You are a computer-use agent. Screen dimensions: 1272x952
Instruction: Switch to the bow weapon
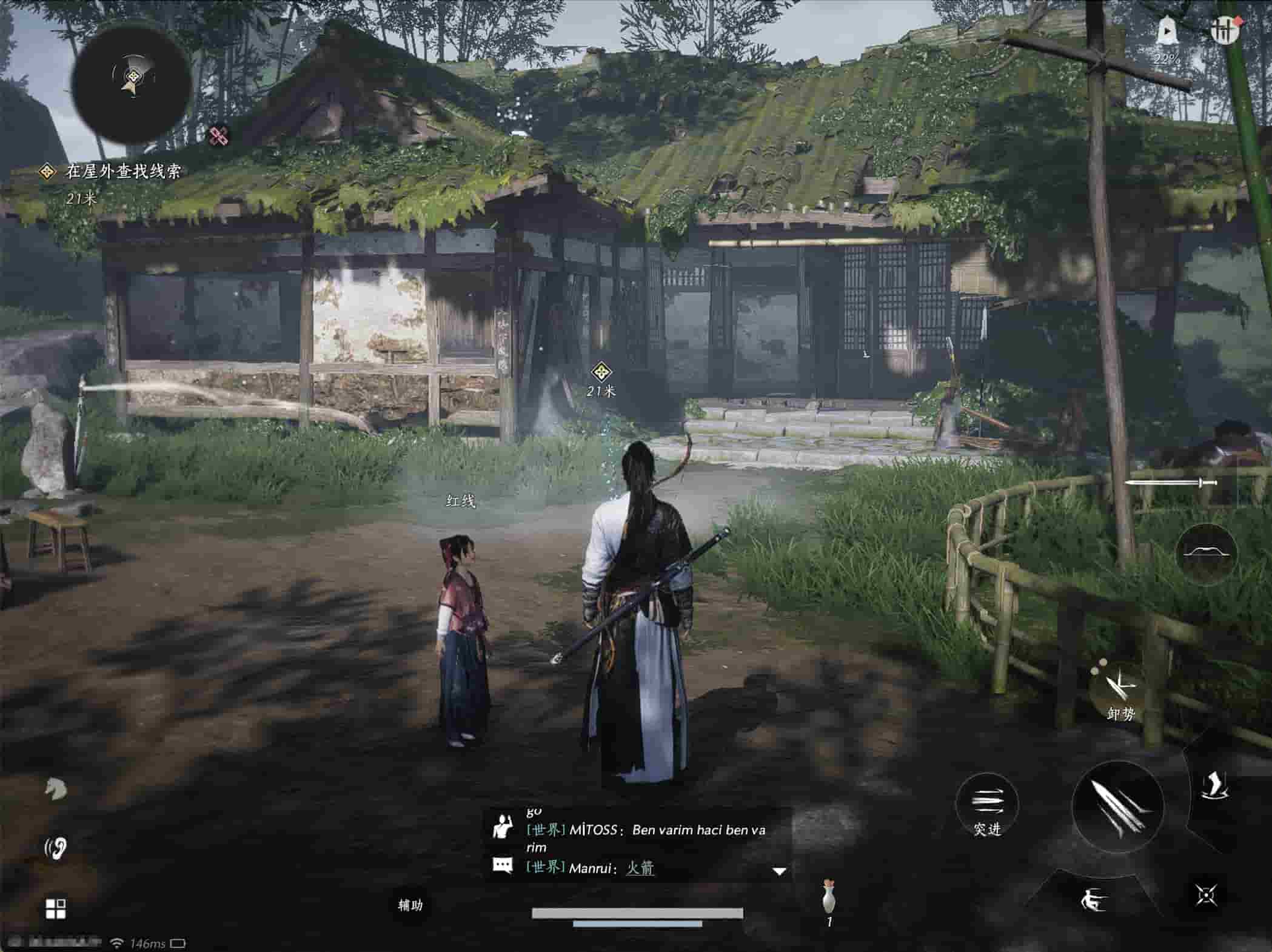pyautogui.click(x=1205, y=552)
